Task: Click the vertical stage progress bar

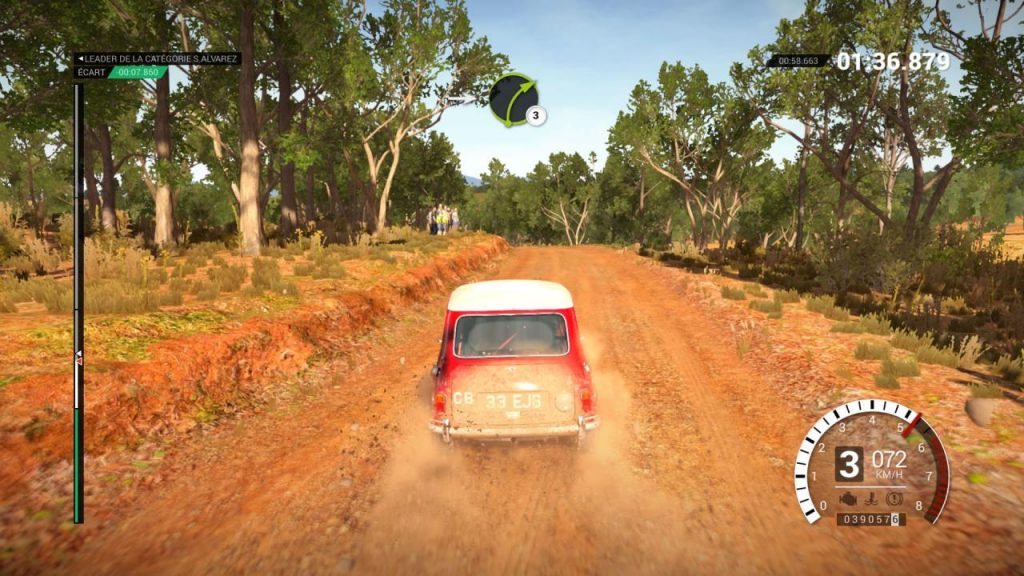Action: click(x=78, y=300)
